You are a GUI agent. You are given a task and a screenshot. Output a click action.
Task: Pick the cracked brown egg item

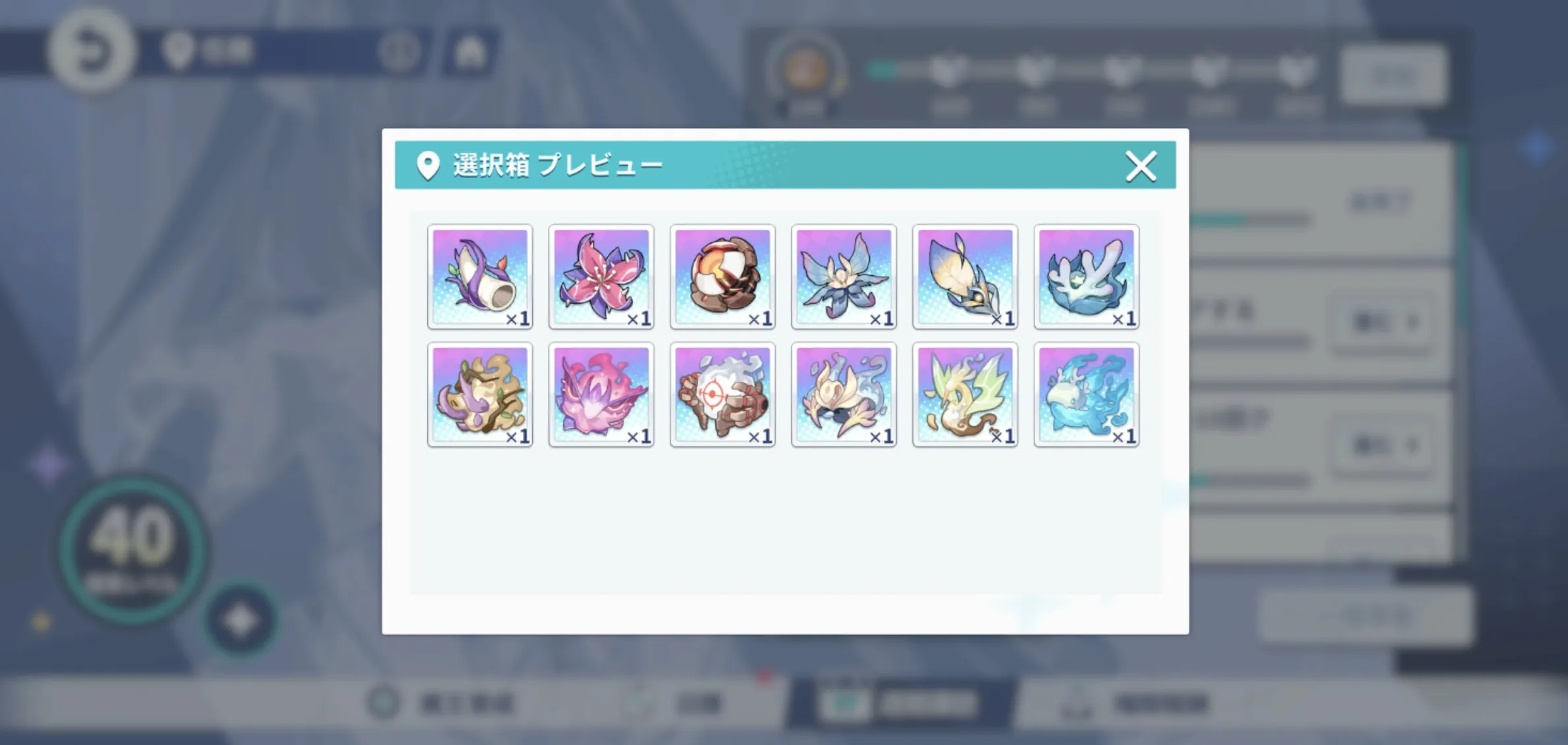[722, 277]
